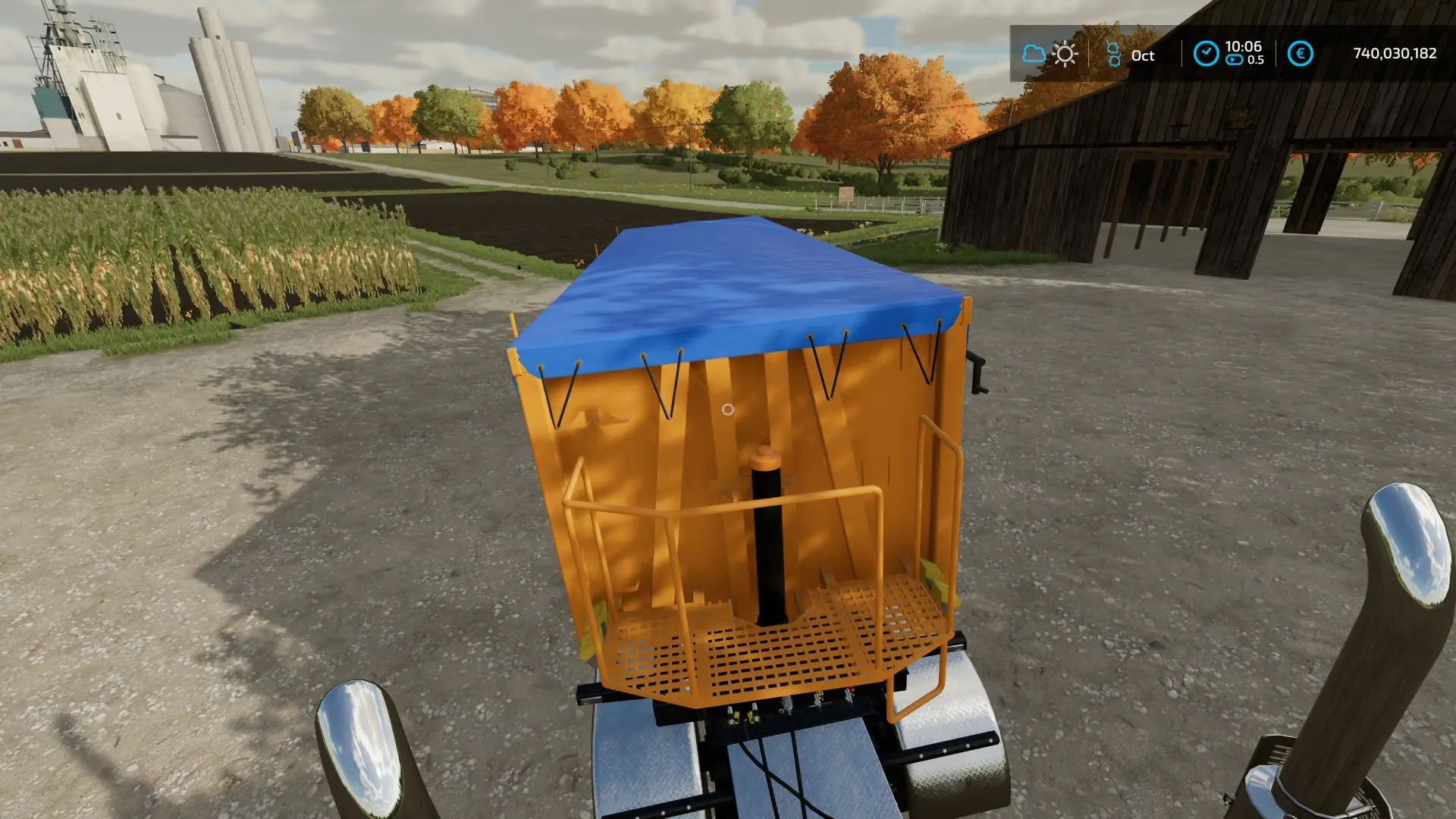Select the sun weather forecast icon
This screenshot has width=1456, height=819.
[1065, 55]
